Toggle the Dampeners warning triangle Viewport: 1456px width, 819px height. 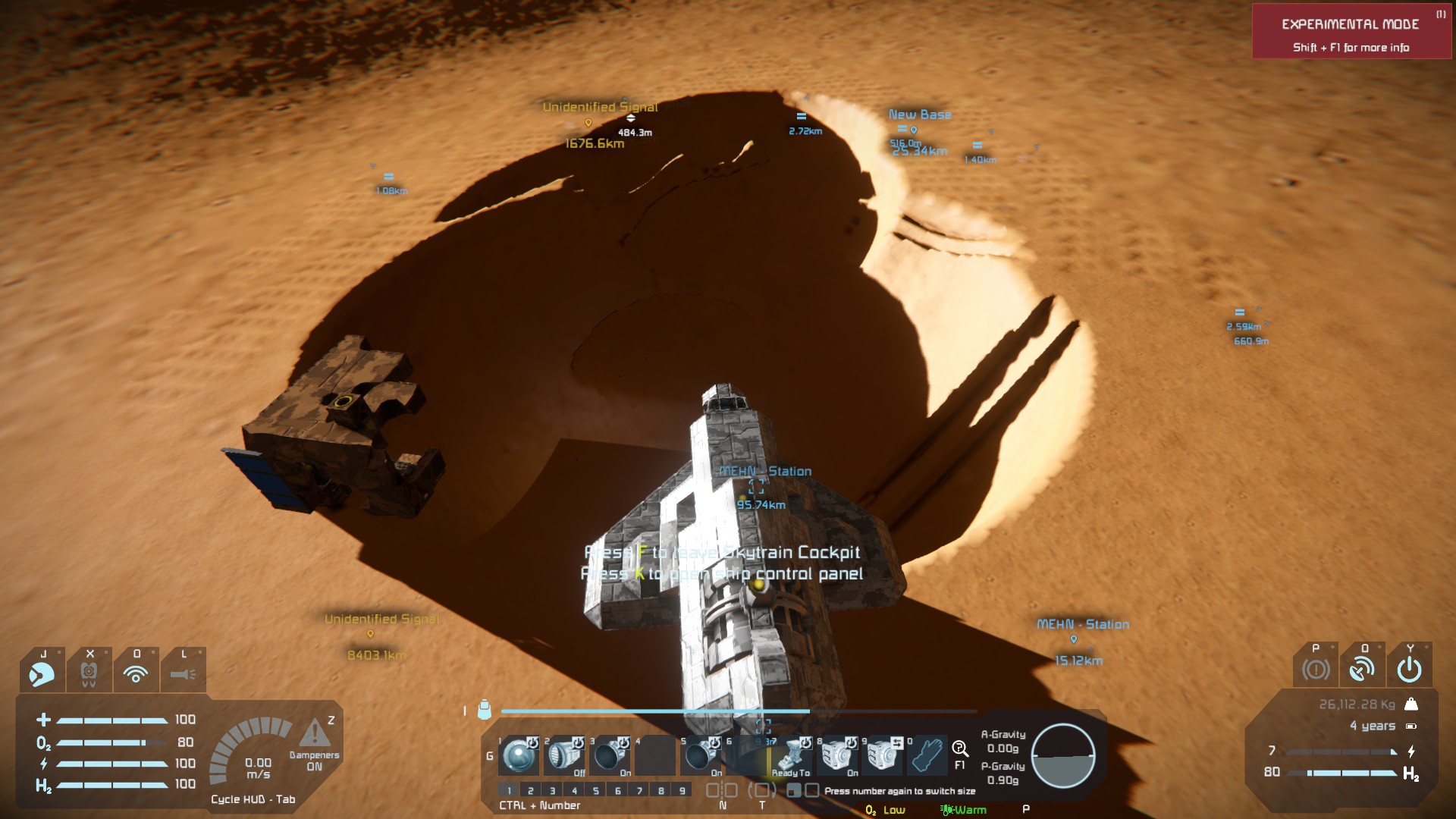click(314, 733)
